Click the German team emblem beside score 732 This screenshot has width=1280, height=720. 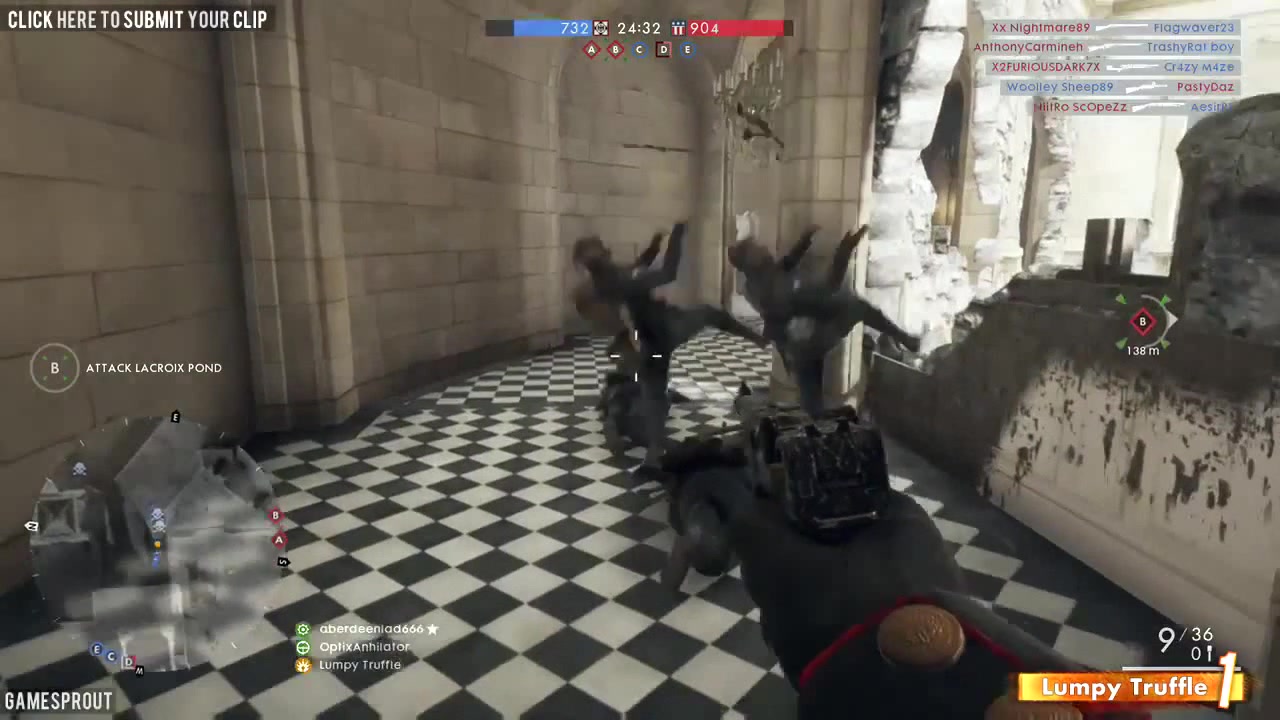(x=601, y=29)
